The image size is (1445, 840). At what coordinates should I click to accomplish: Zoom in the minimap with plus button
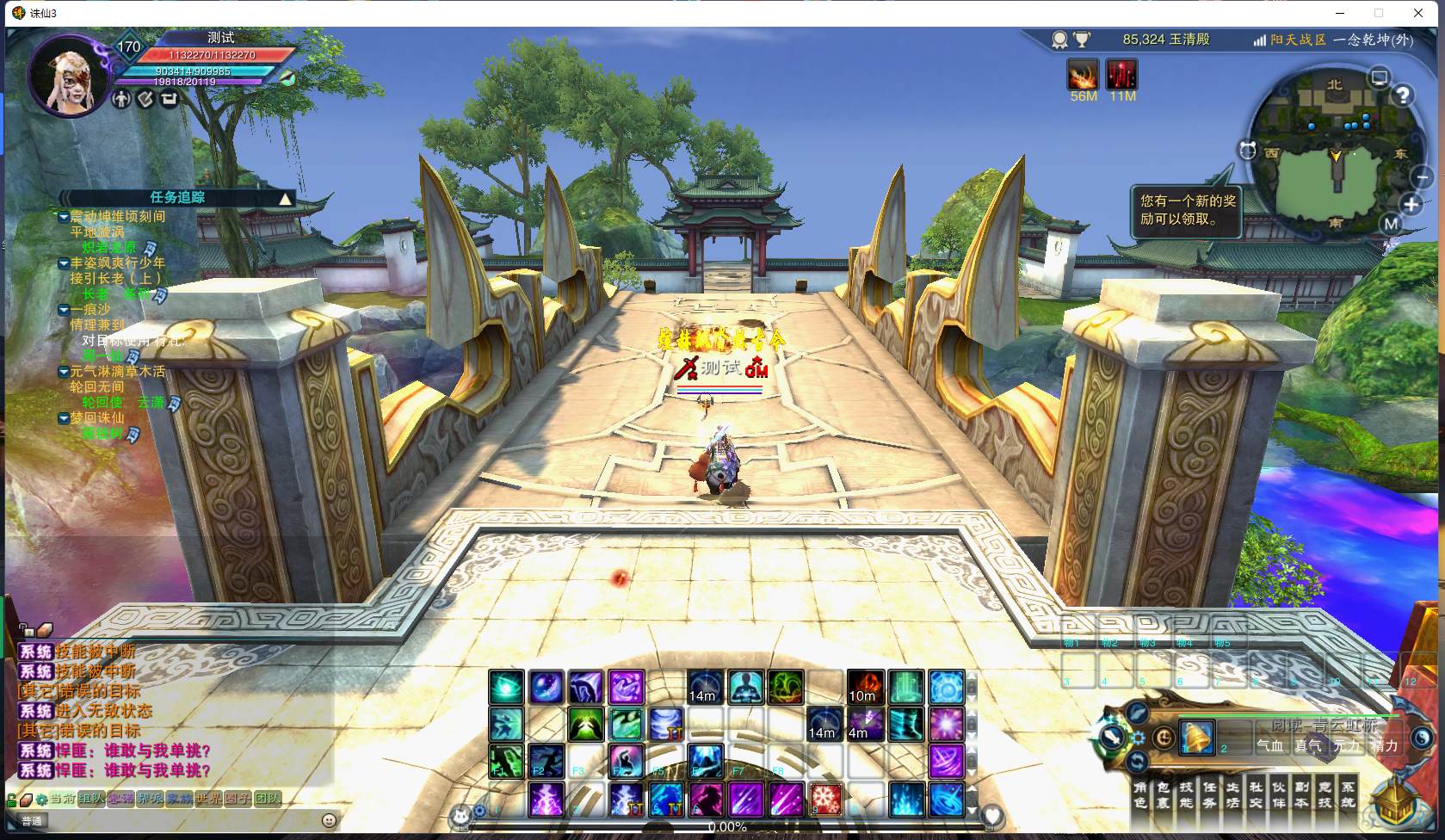click(1411, 205)
